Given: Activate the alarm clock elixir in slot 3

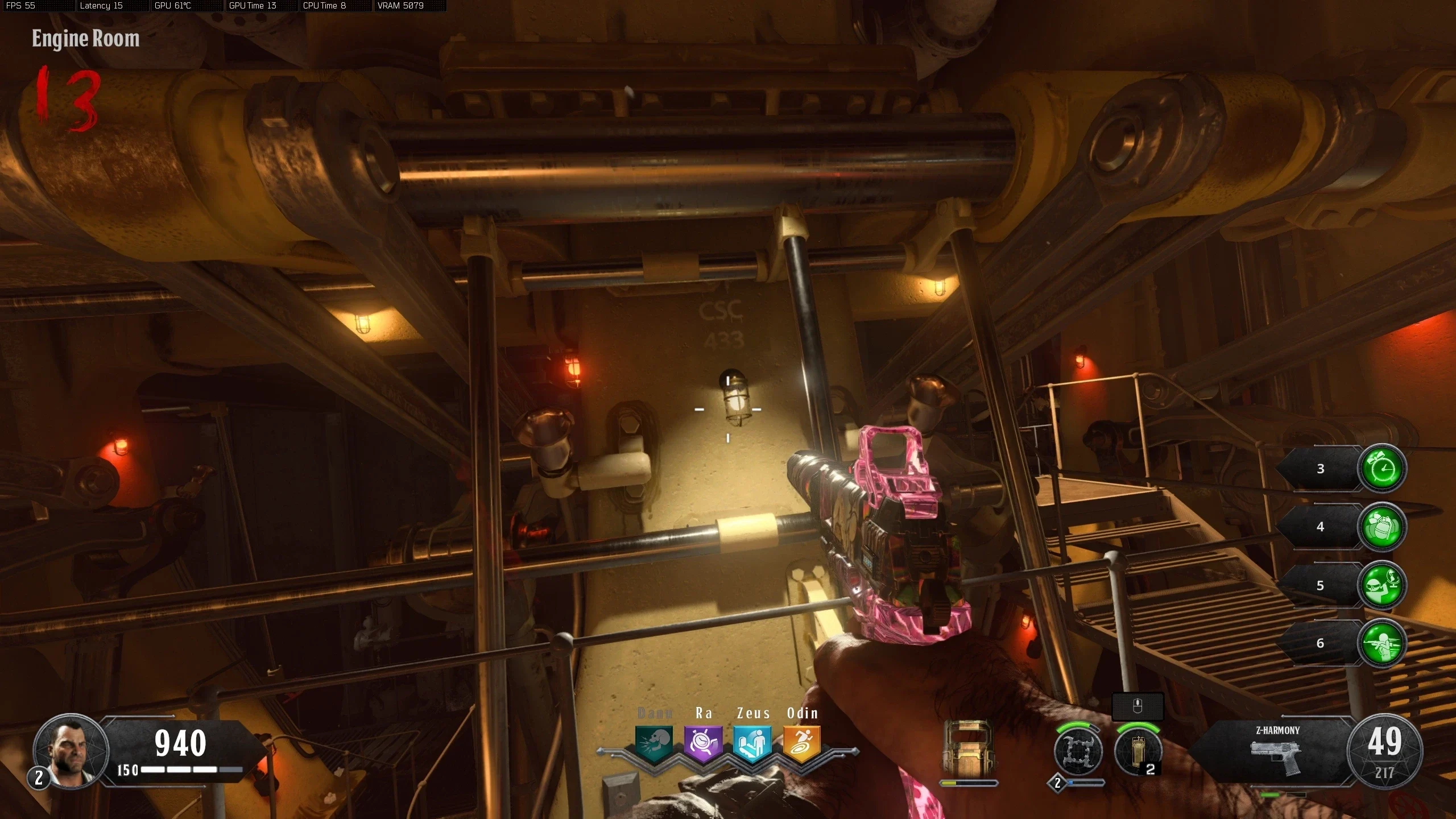Looking at the screenshot, I should tap(1381, 469).
